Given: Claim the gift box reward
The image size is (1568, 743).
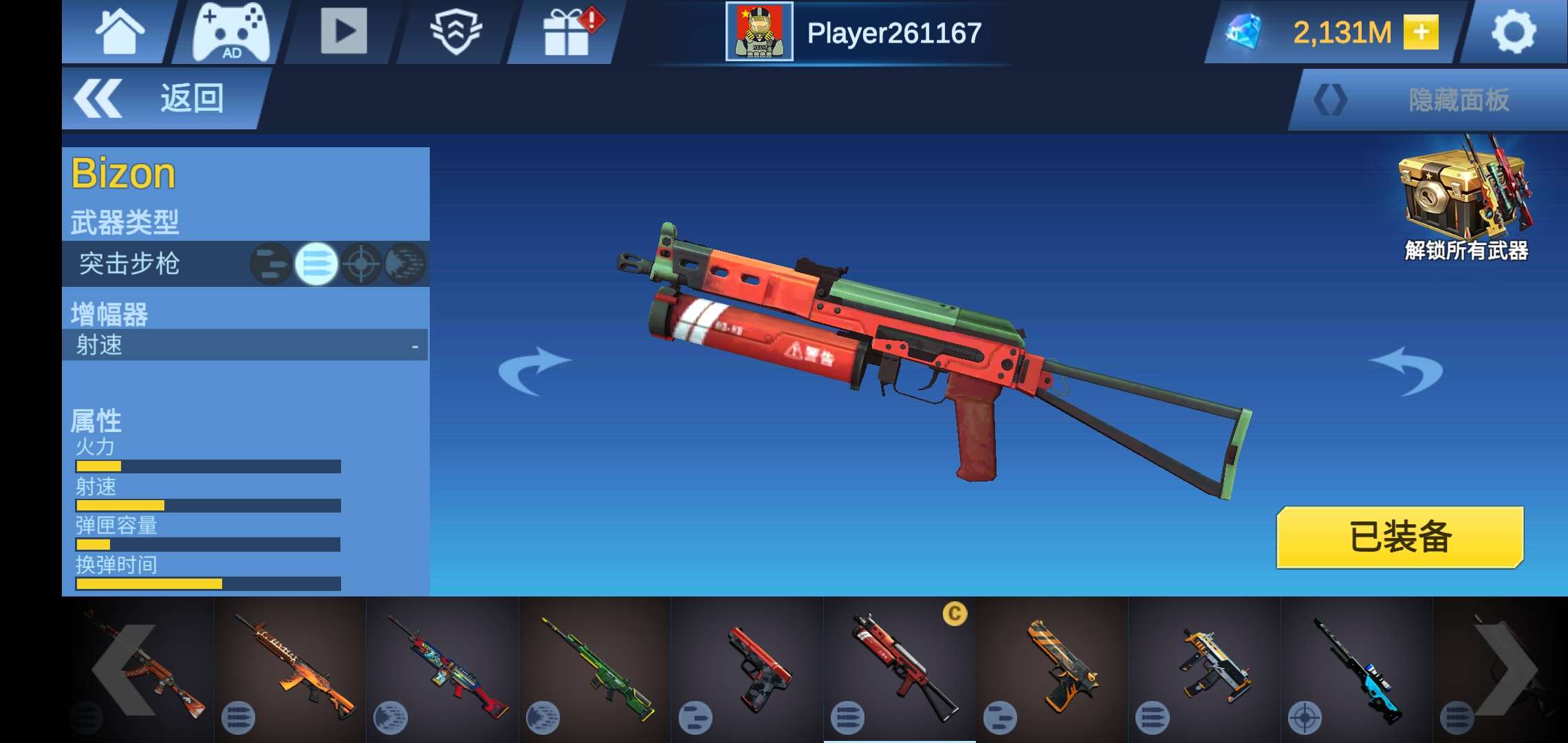Looking at the screenshot, I should [568, 32].
